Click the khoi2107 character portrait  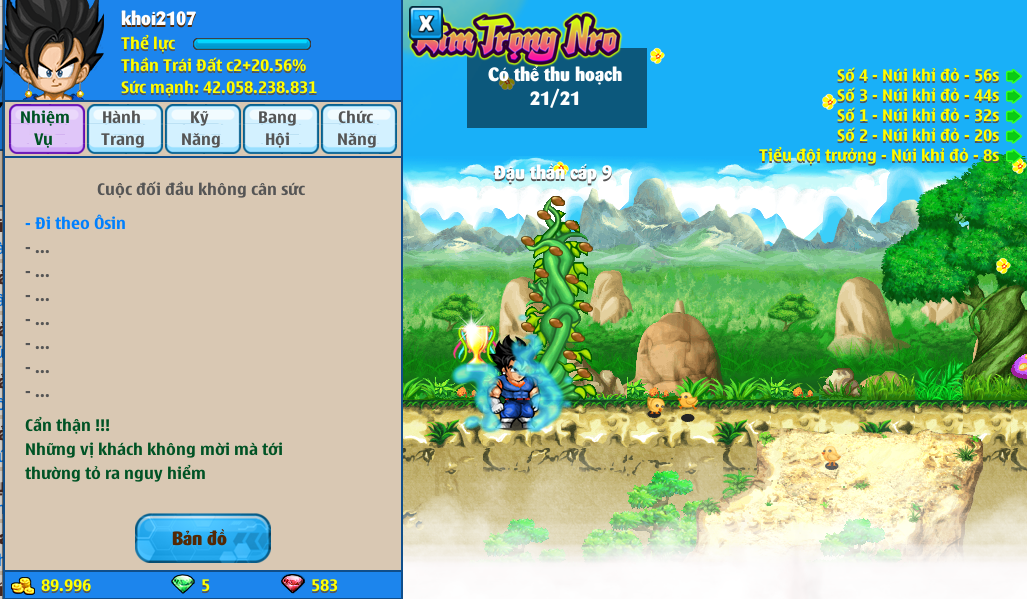[52, 49]
